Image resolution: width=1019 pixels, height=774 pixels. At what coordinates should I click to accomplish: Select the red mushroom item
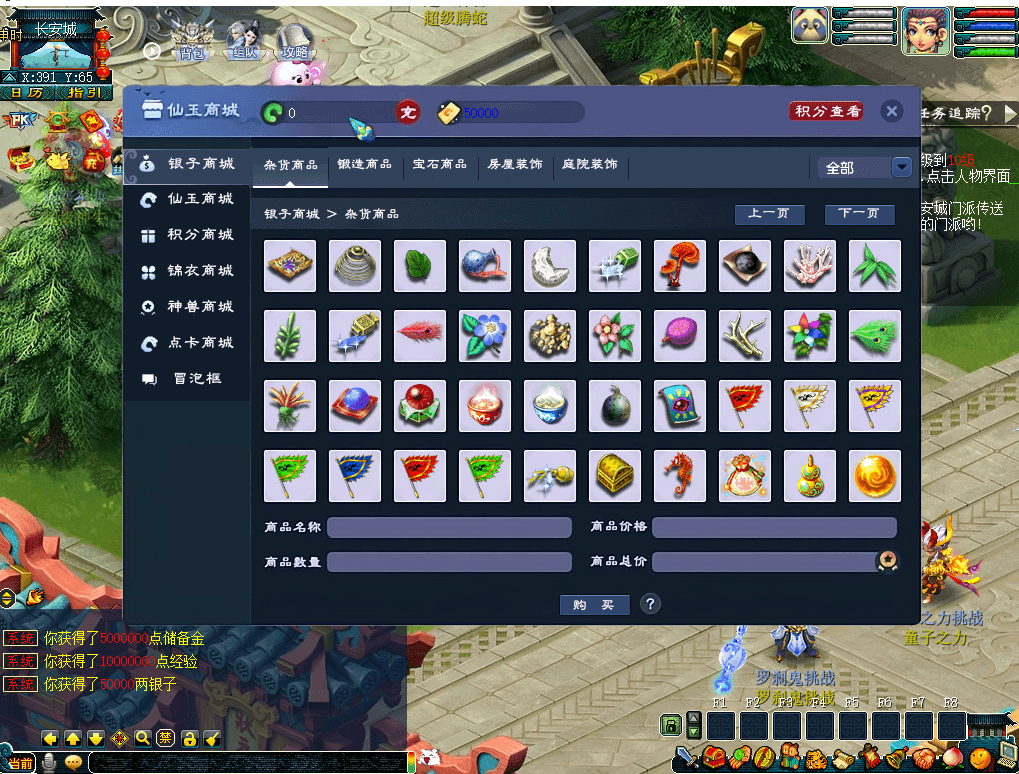click(679, 266)
